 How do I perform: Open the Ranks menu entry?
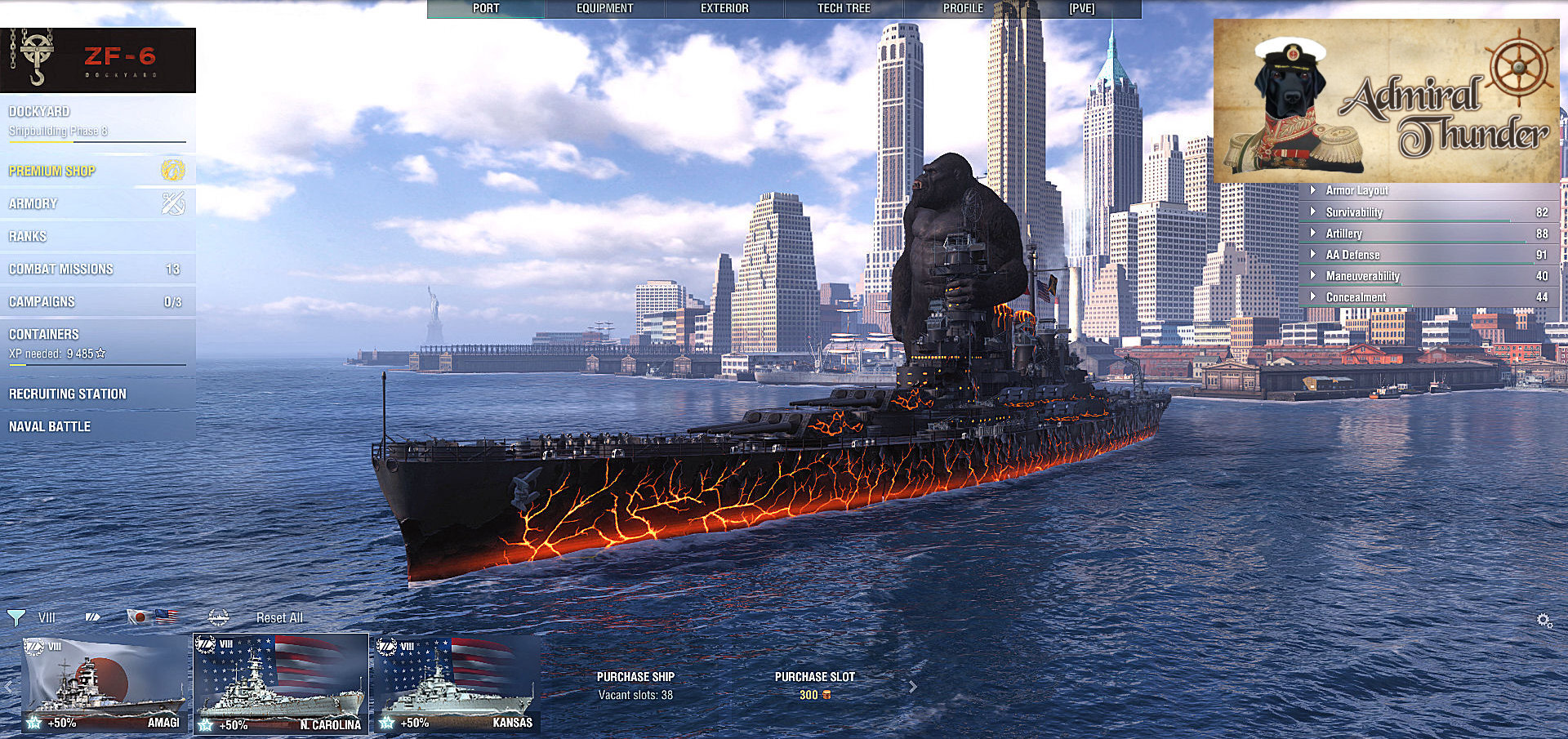28,236
